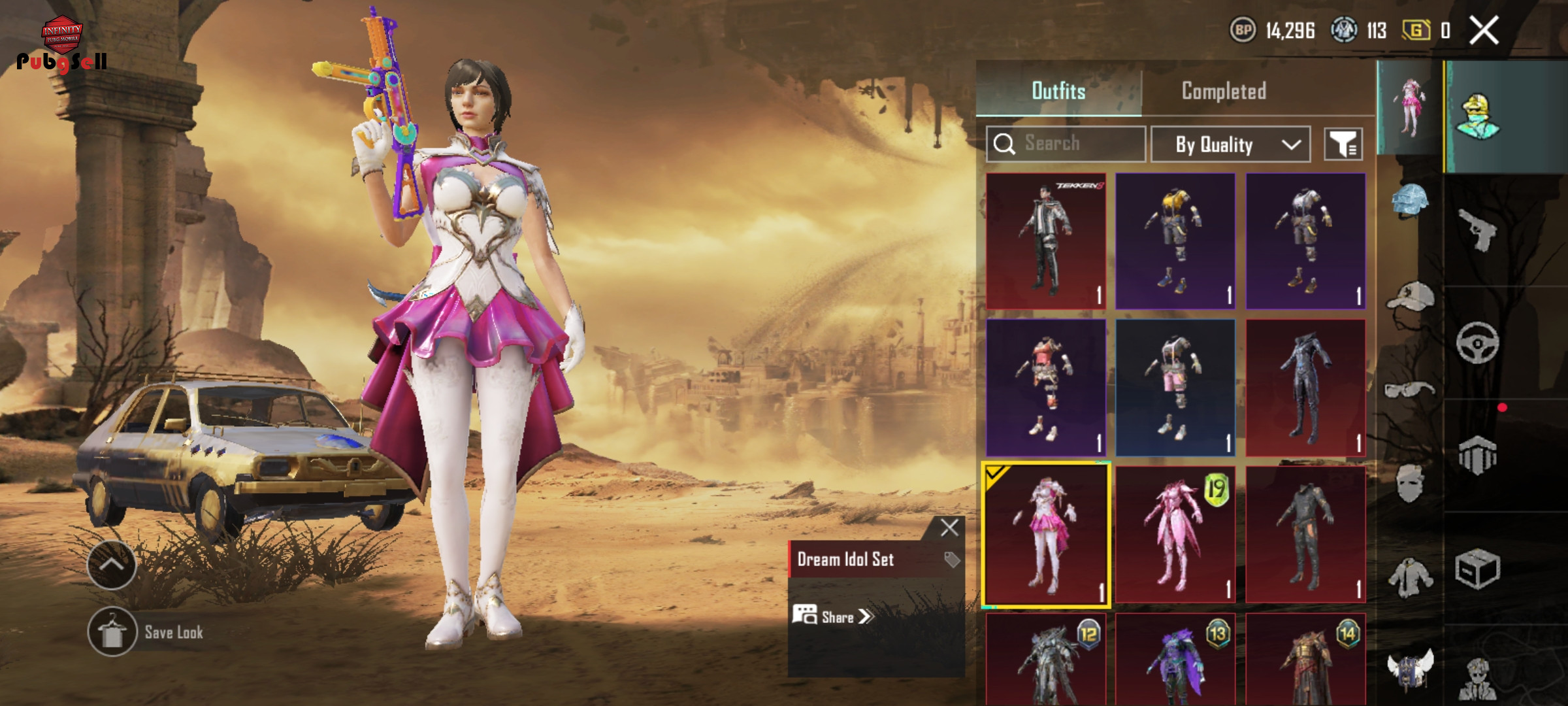Open the vehicle steering wheel category

(x=1477, y=342)
